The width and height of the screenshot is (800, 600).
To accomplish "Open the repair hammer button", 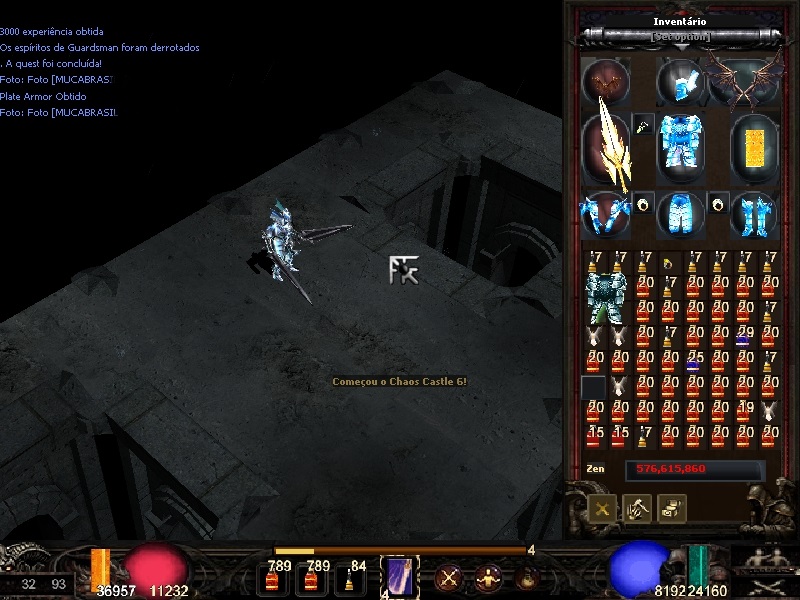I will 636,508.
